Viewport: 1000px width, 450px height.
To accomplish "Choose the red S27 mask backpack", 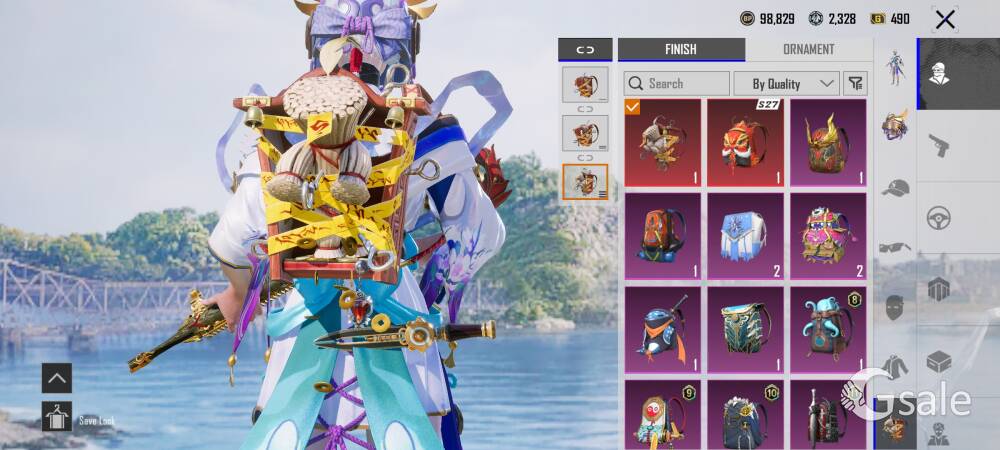I will pyautogui.click(x=745, y=142).
